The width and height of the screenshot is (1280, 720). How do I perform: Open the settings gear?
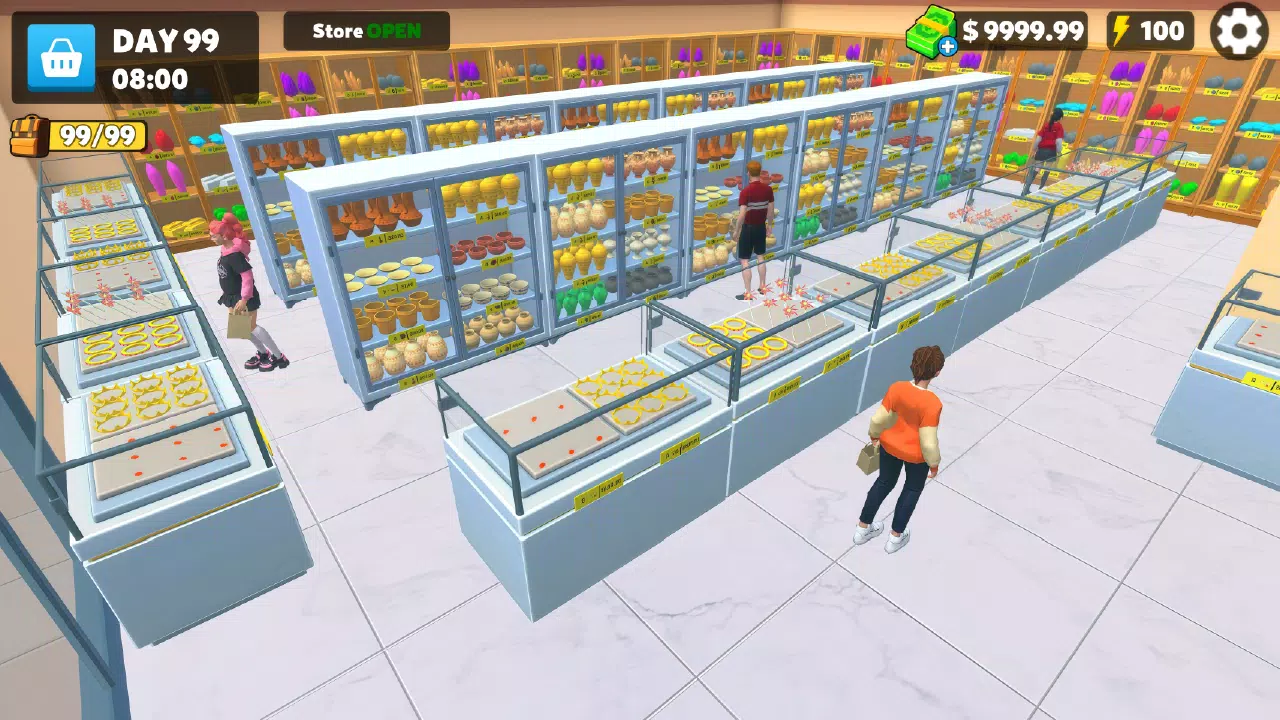tap(1240, 31)
